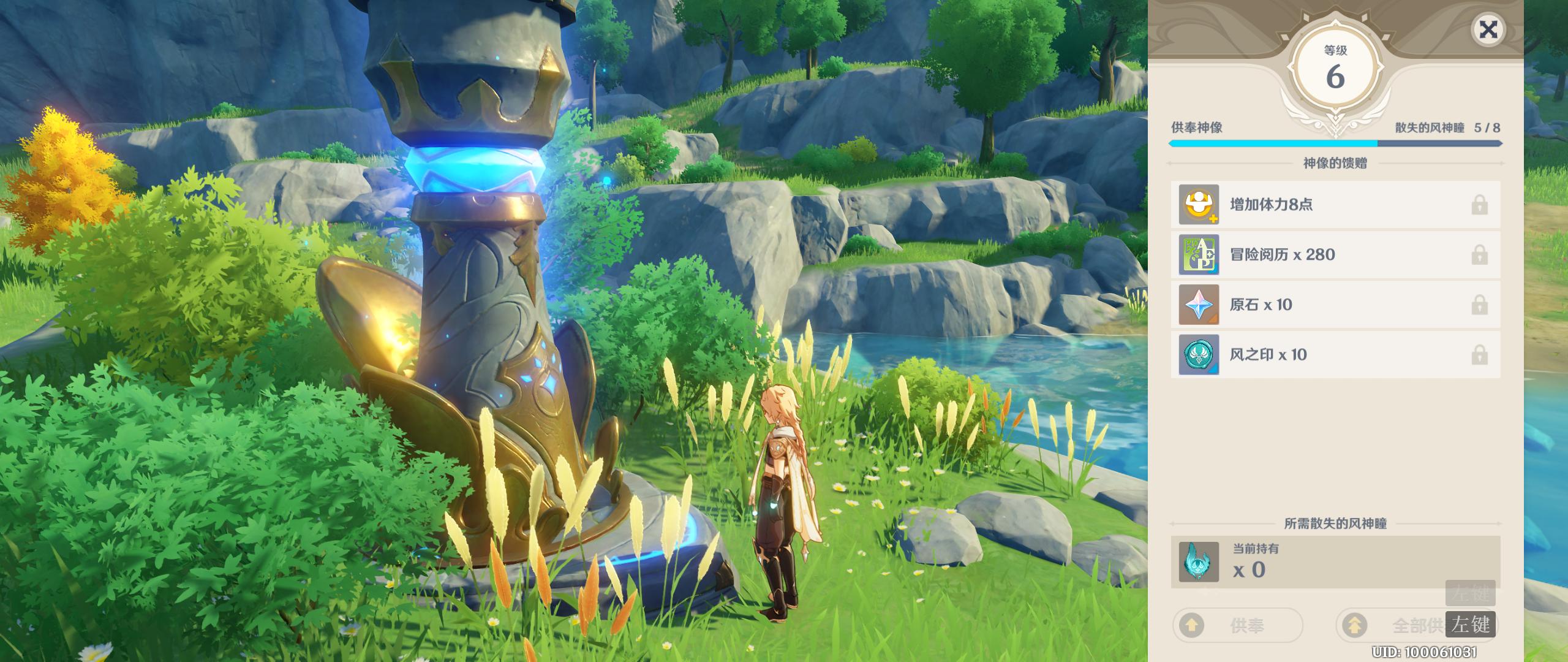This screenshot has width=1568, height=662.
Task: Click the 散失的风神瞳 held item icon
Action: (x=1199, y=562)
